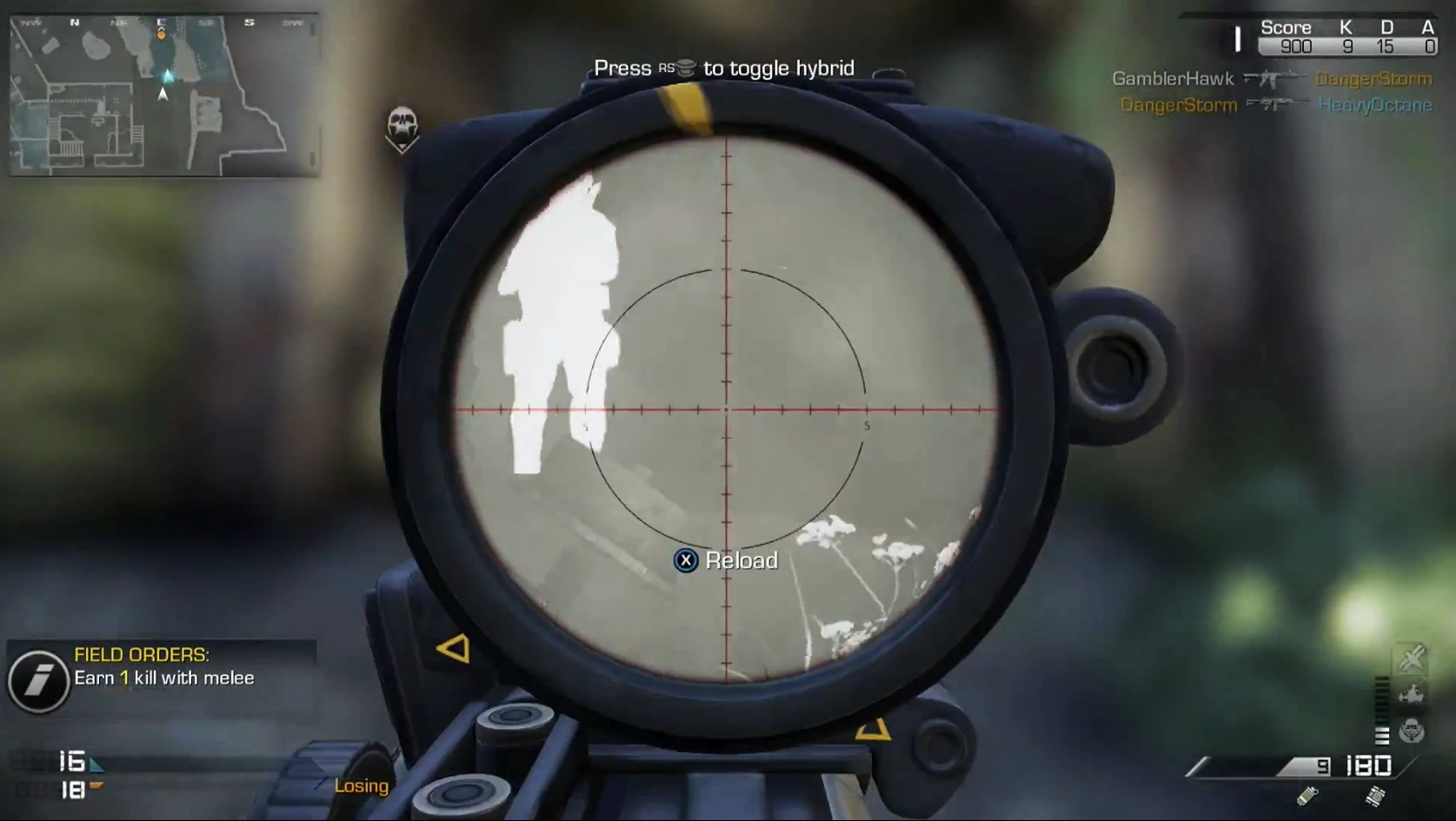Click the K column in the scoreboard

1344,27
